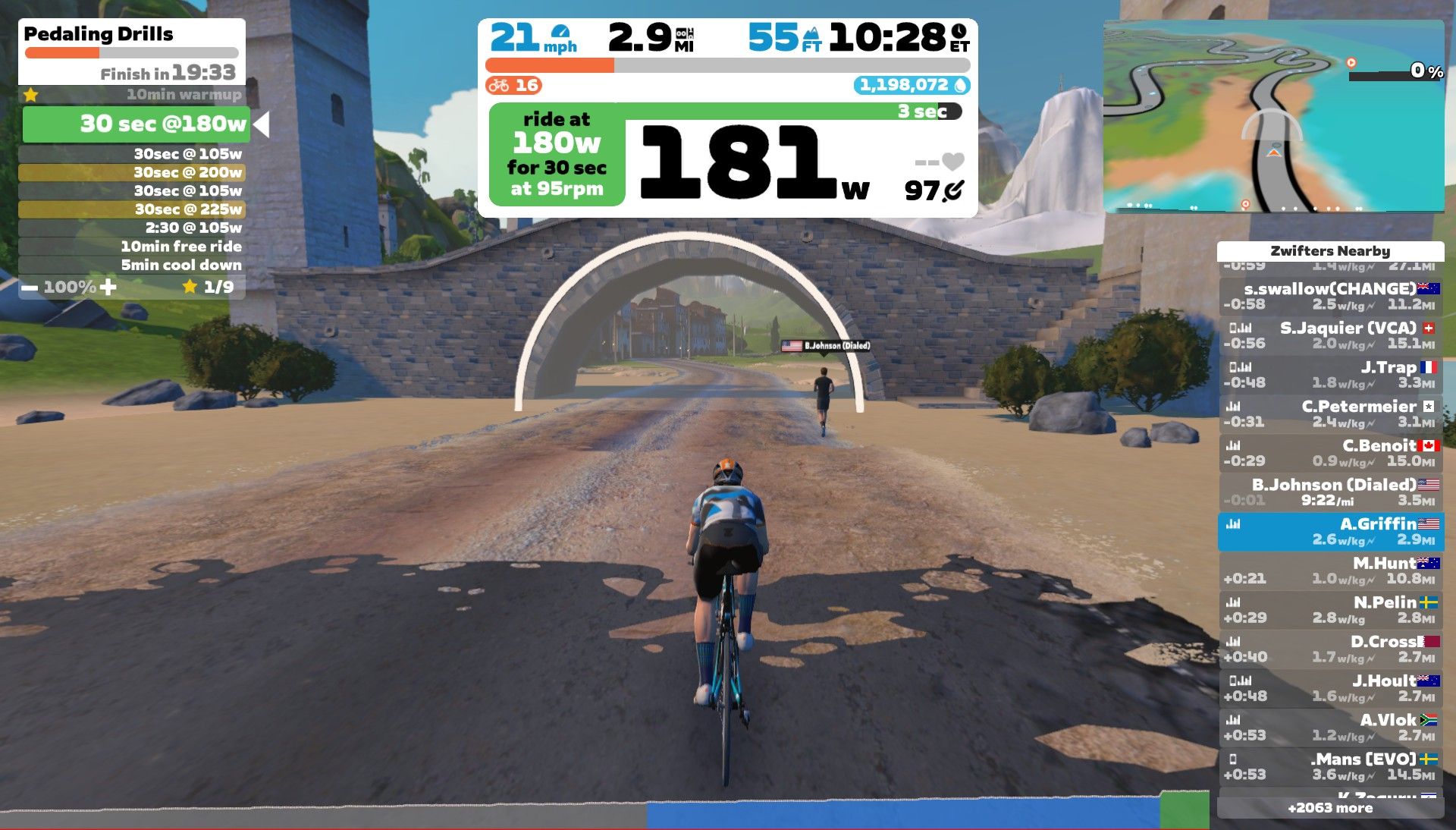
Task: Choose N.Pelin from the rider list
Action: pyautogui.click(x=1330, y=609)
